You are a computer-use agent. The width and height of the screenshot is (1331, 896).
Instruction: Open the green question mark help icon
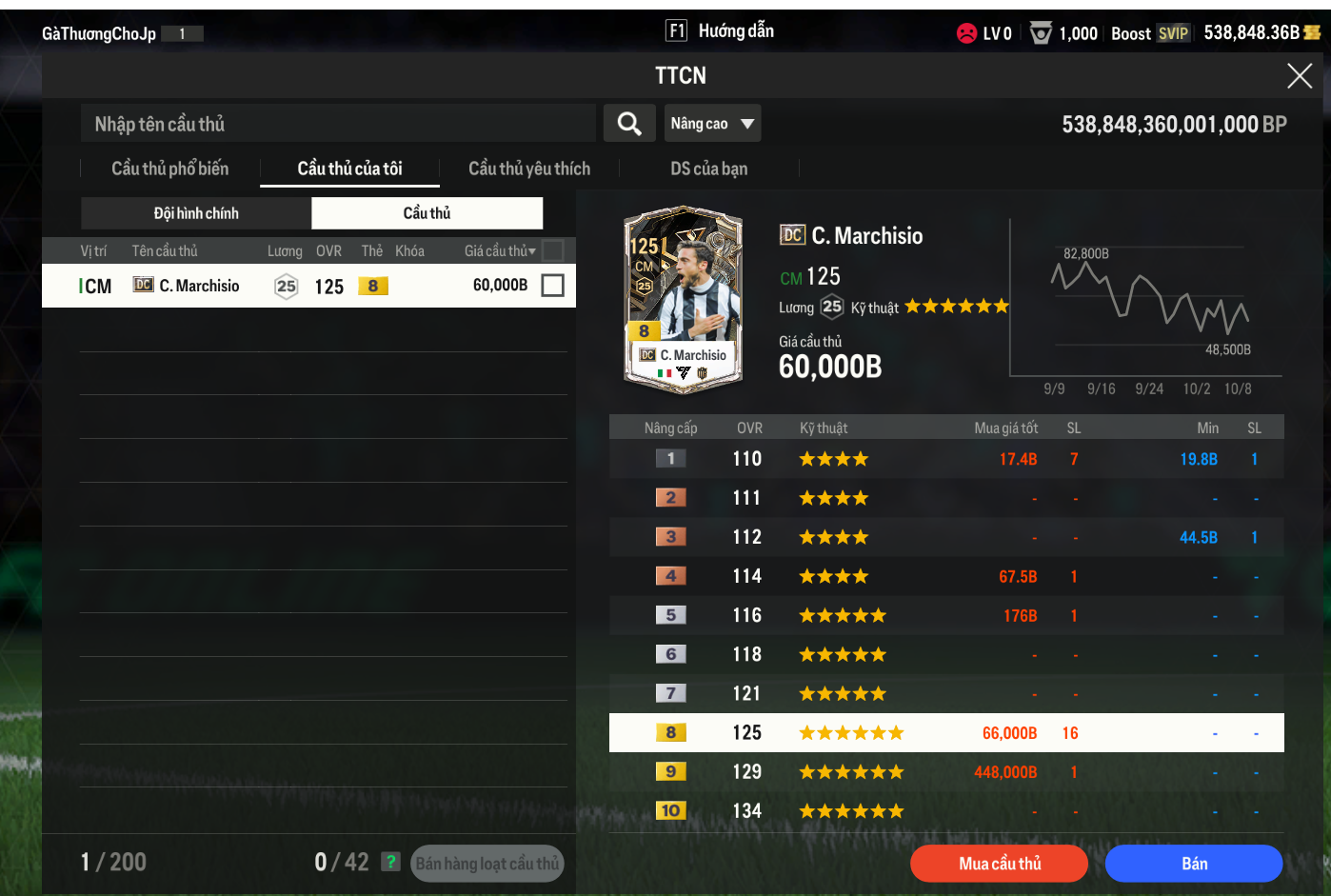click(390, 862)
